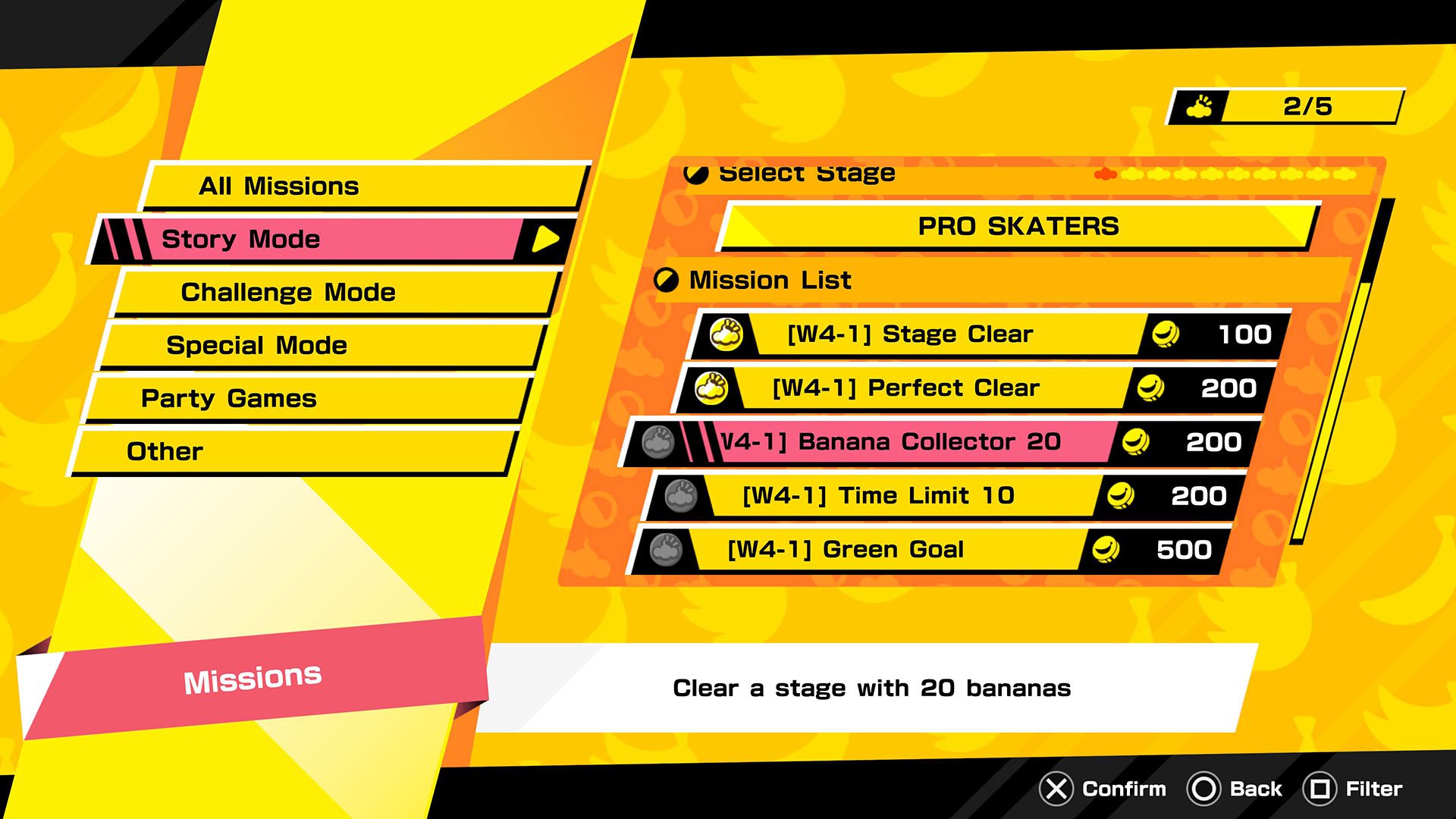Click the first red dot in the stage progress row

point(1106,174)
